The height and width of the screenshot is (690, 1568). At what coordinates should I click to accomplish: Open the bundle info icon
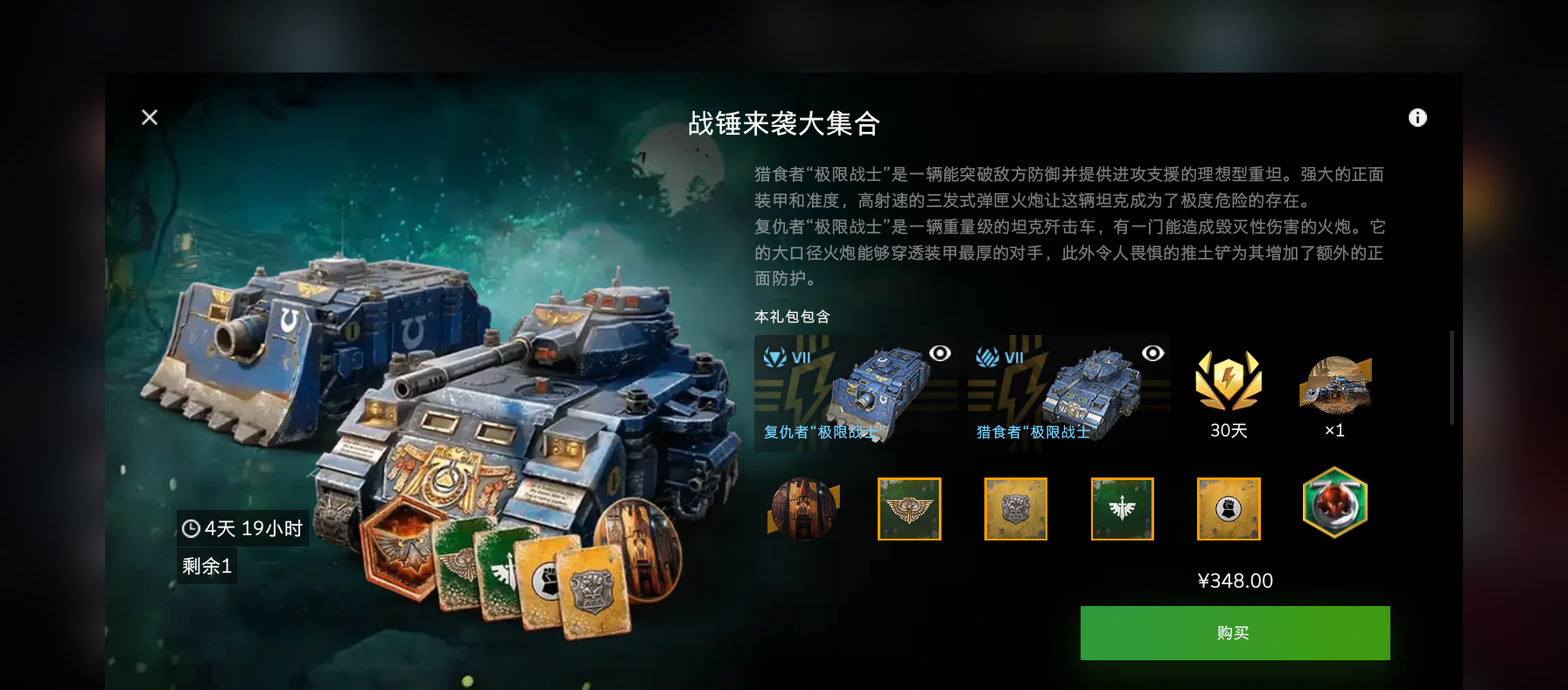(1417, 118)
